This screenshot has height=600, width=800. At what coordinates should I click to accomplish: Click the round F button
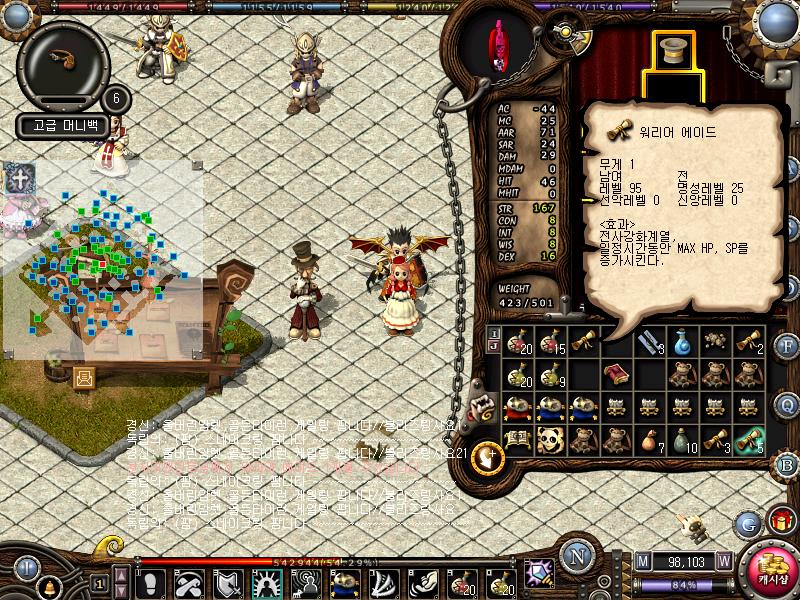click(787, 347)
